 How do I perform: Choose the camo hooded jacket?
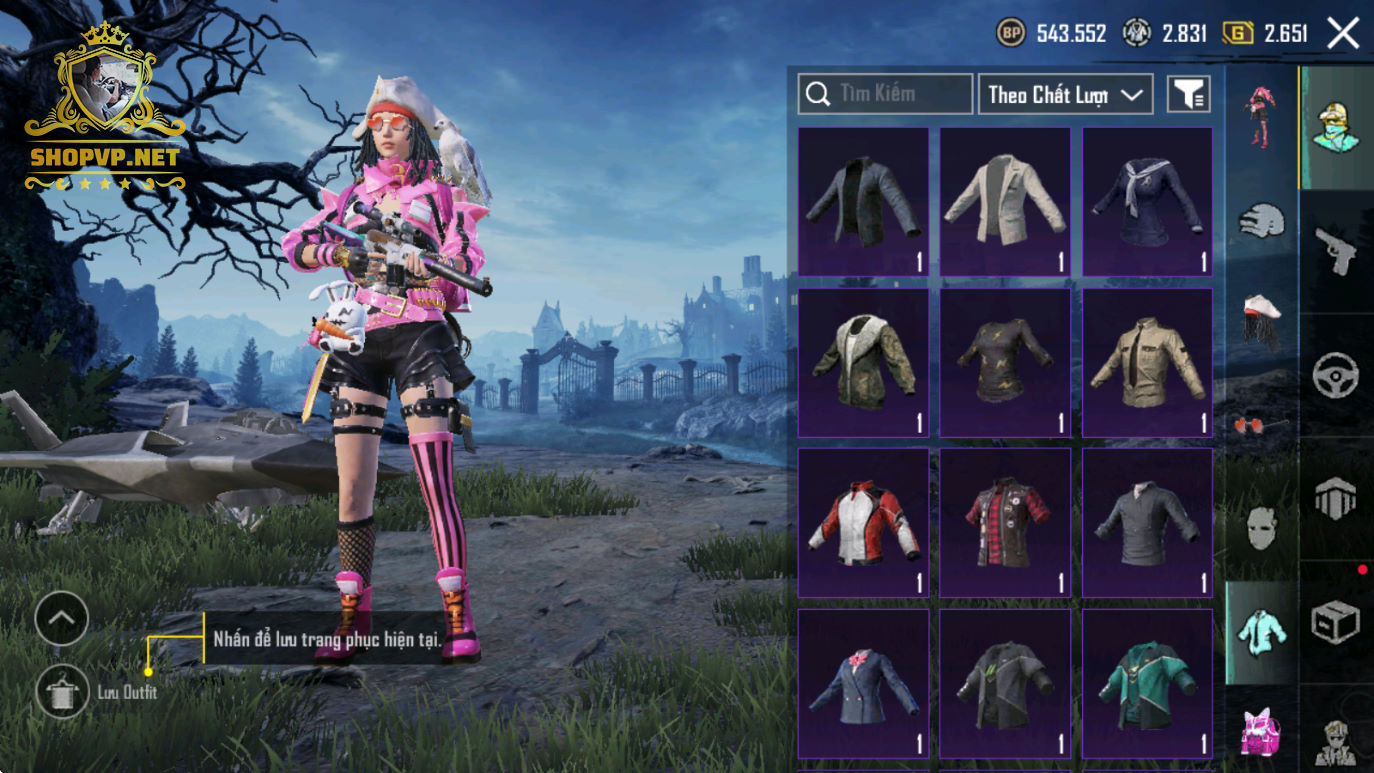click(x=864, y=362)
